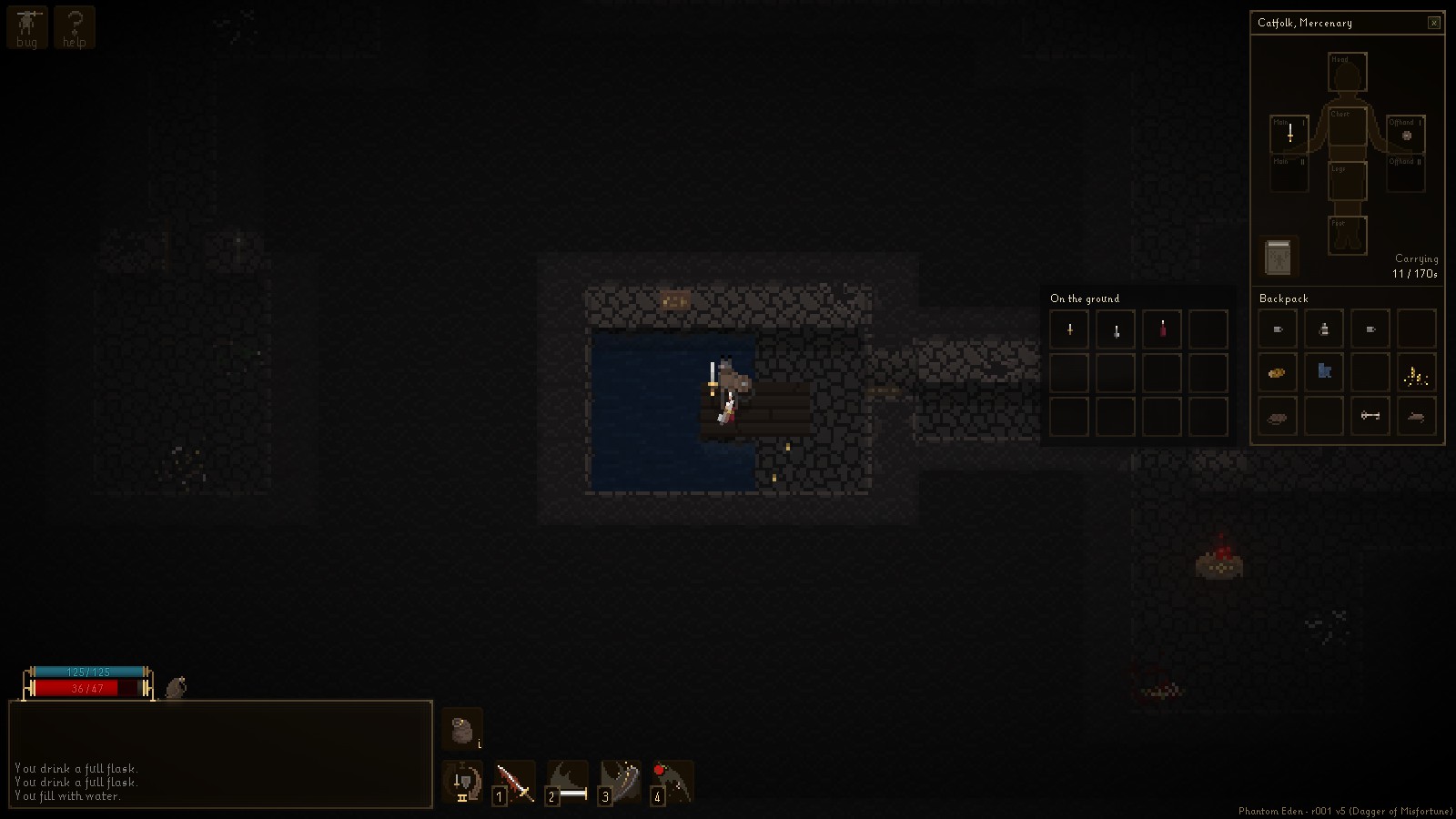Click the pouch icon beside health bar
This screenshot has width=1456, height=819.
point(176,687)
